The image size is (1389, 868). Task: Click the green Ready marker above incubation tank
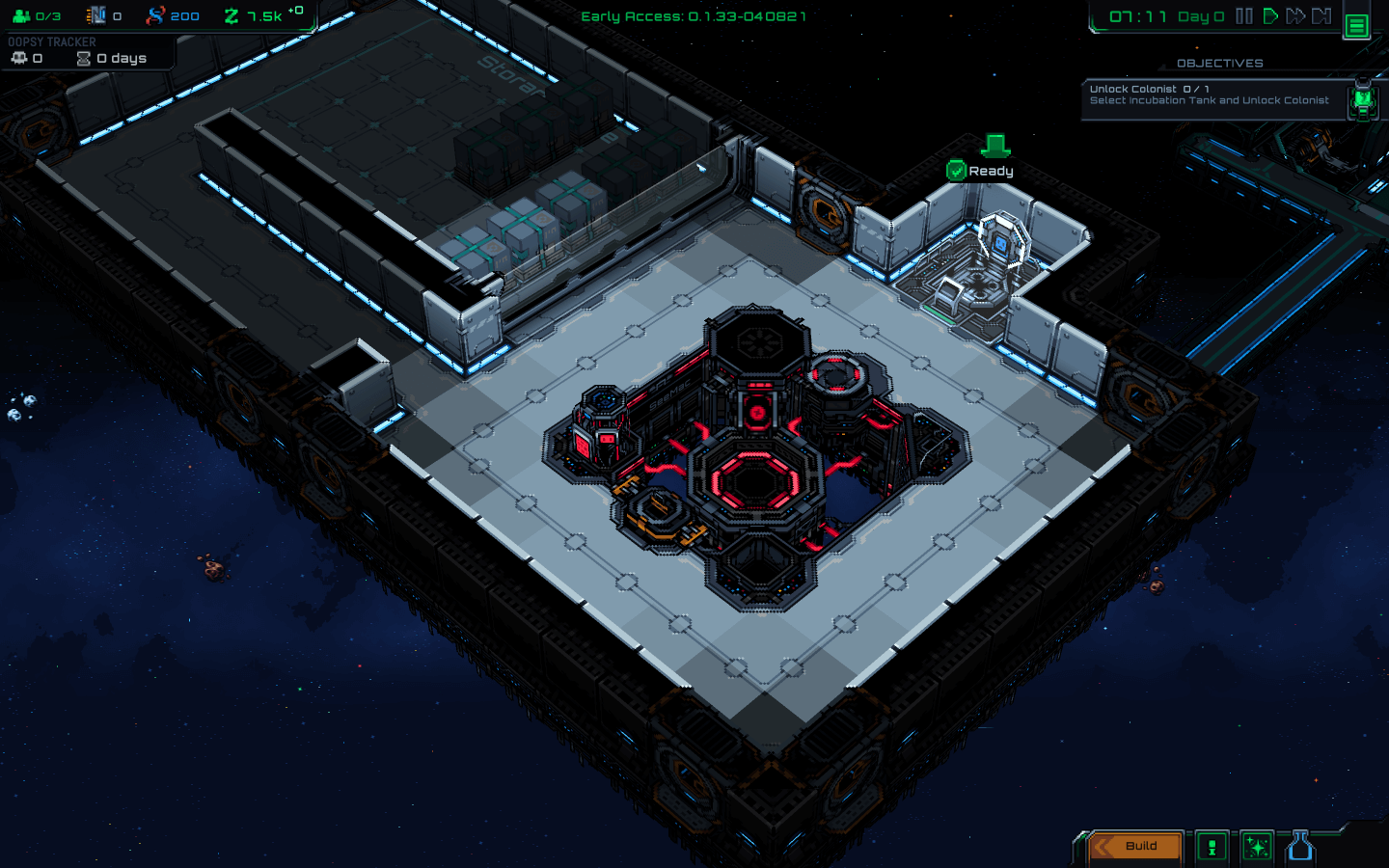981,171
